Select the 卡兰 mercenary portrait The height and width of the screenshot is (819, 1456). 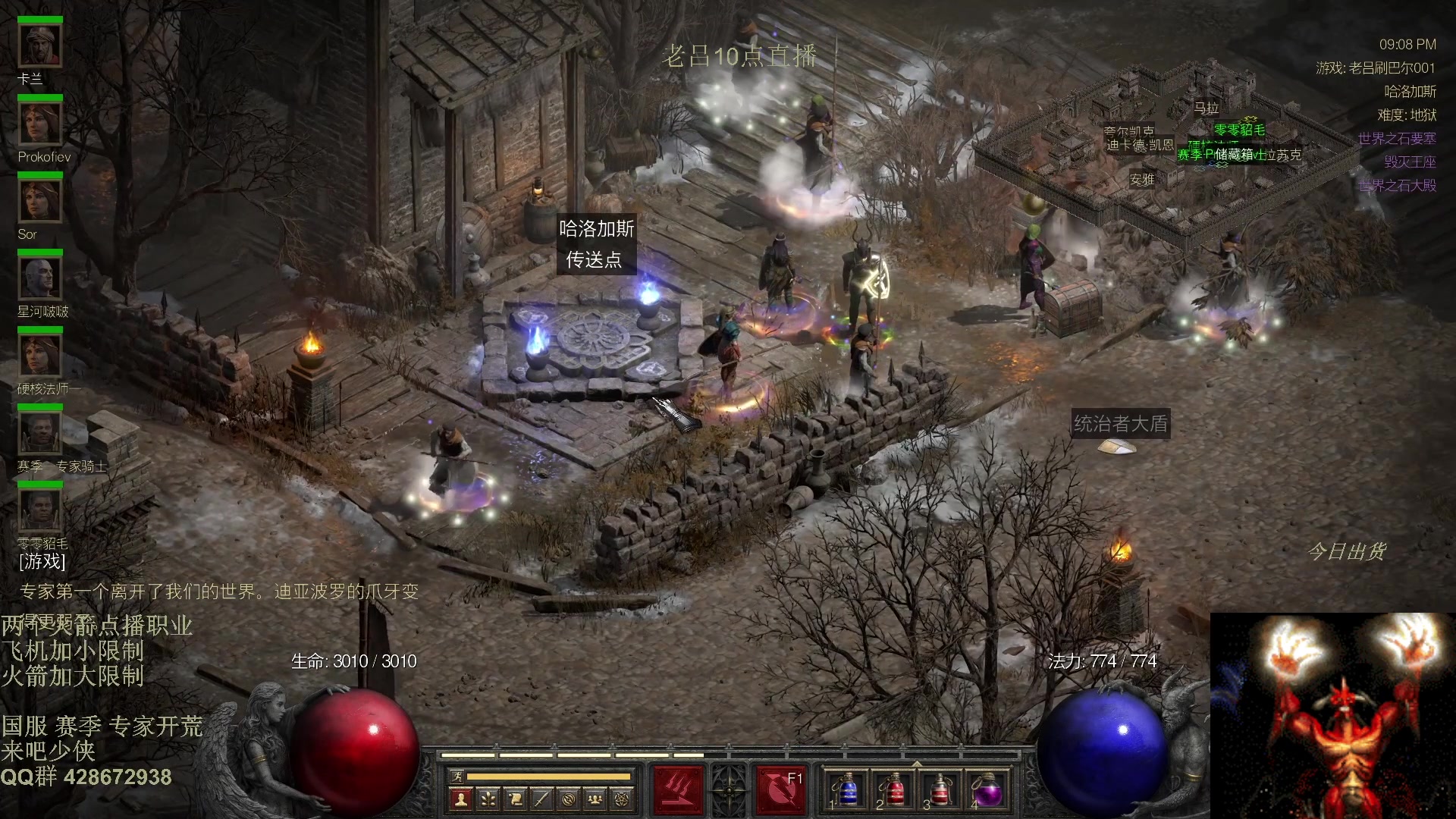coord(40,47)
